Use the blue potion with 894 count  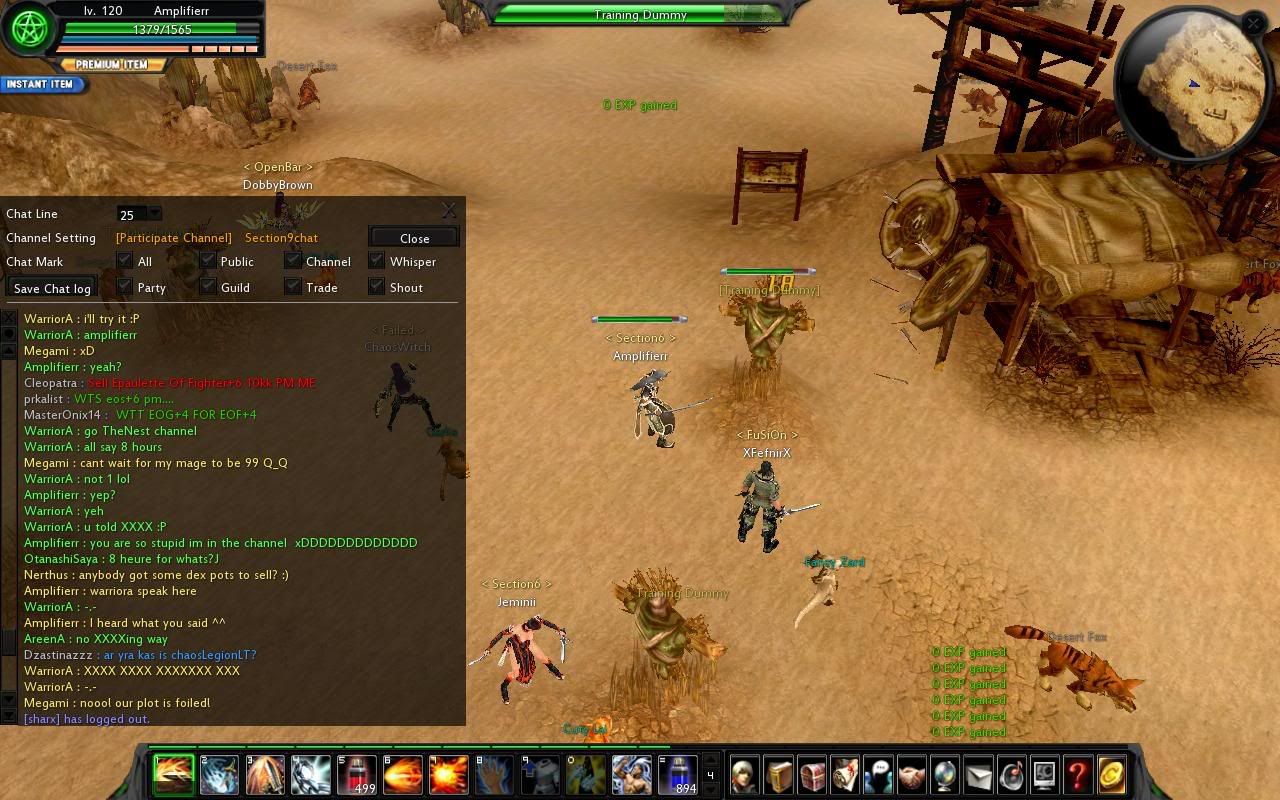[677, 775]
